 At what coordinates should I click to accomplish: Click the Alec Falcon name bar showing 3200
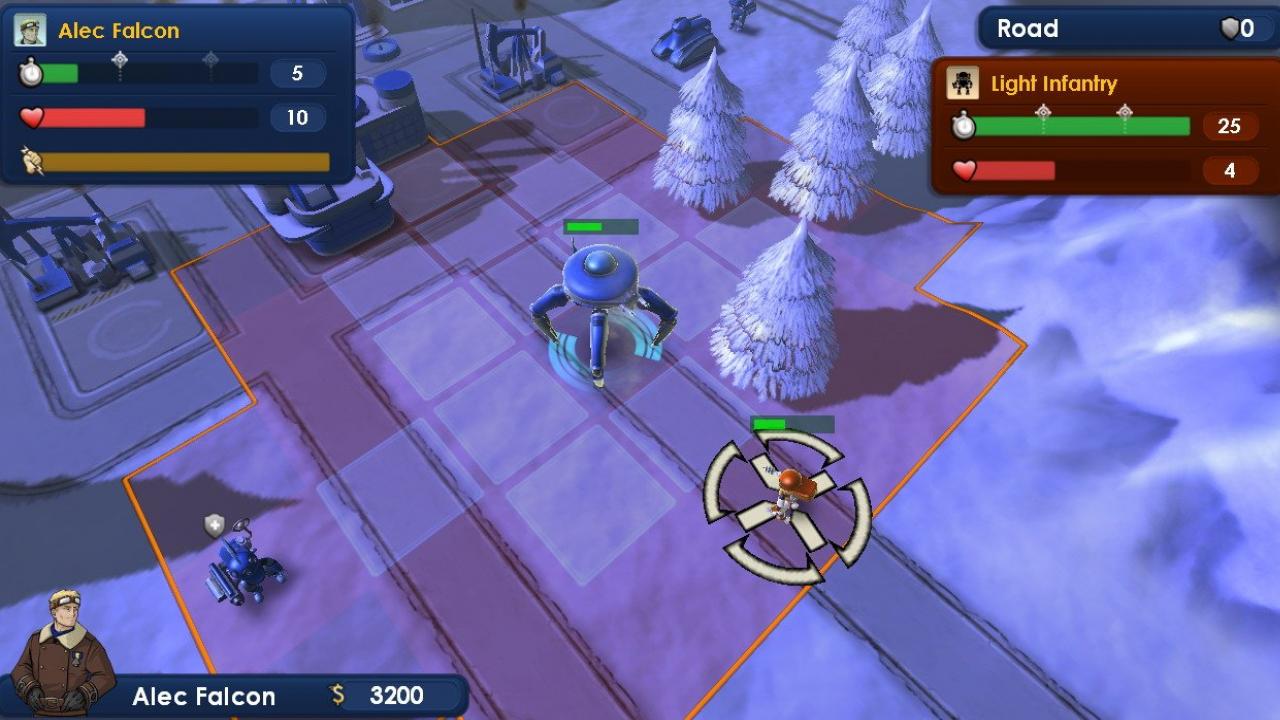pos(240,696)
